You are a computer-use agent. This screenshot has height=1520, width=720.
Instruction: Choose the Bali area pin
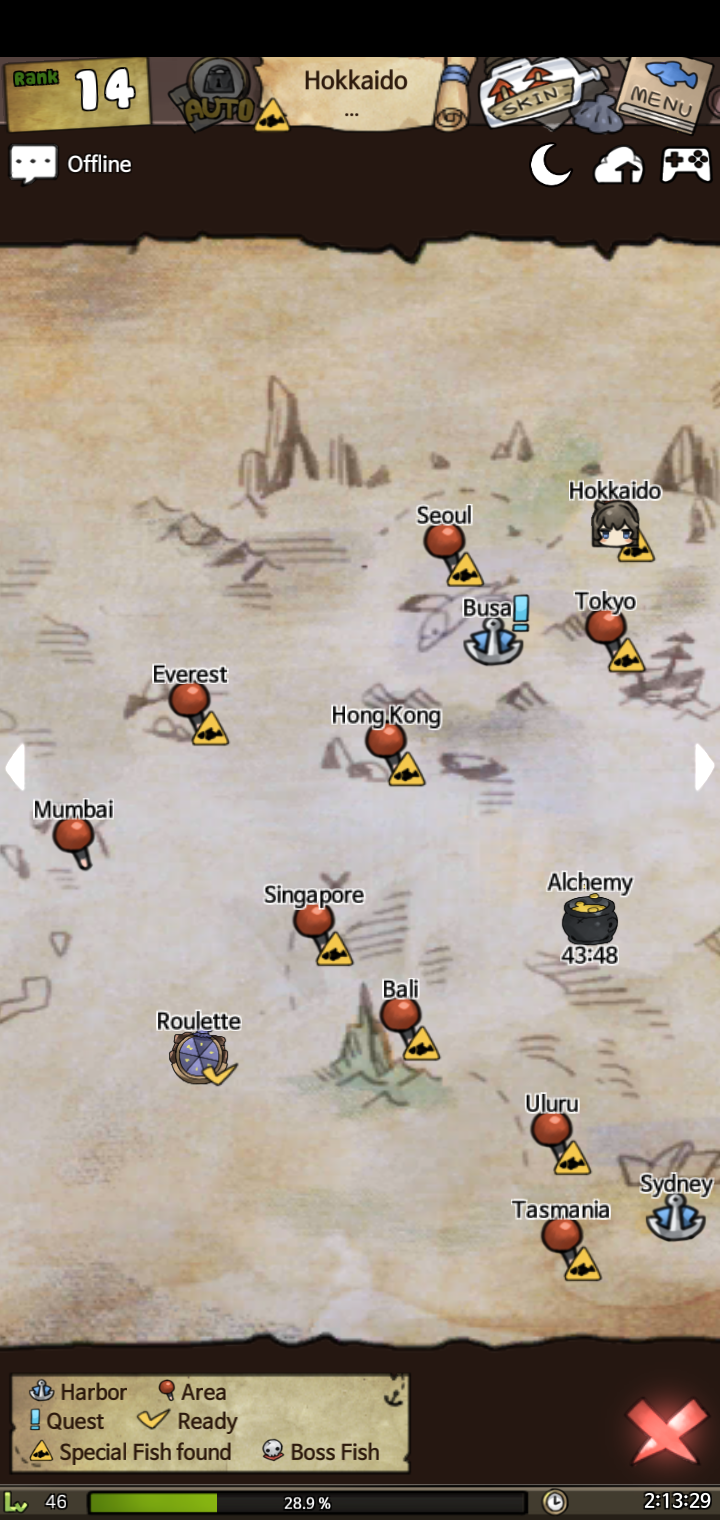point(400,1015)
